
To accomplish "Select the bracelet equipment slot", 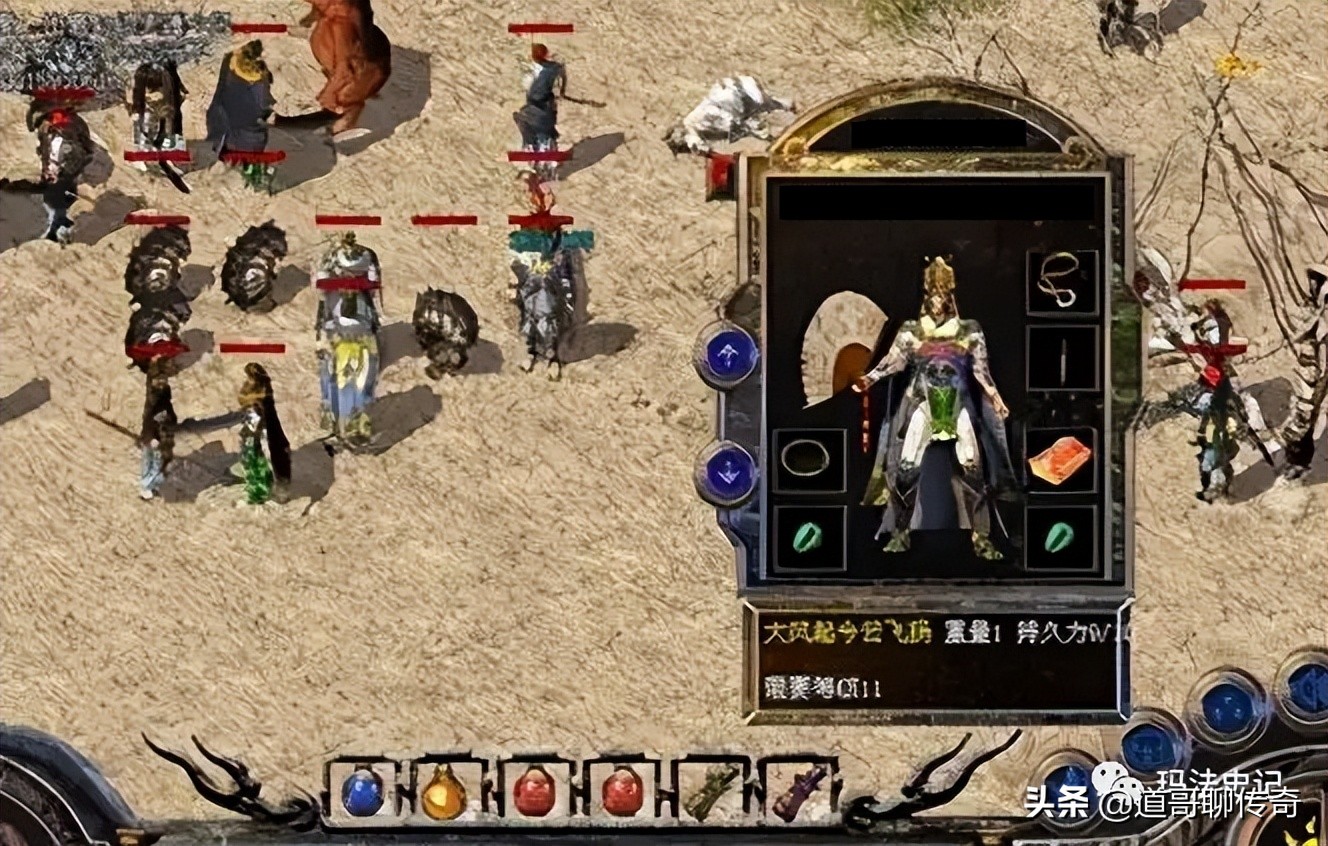I will [x=806, y=459].
